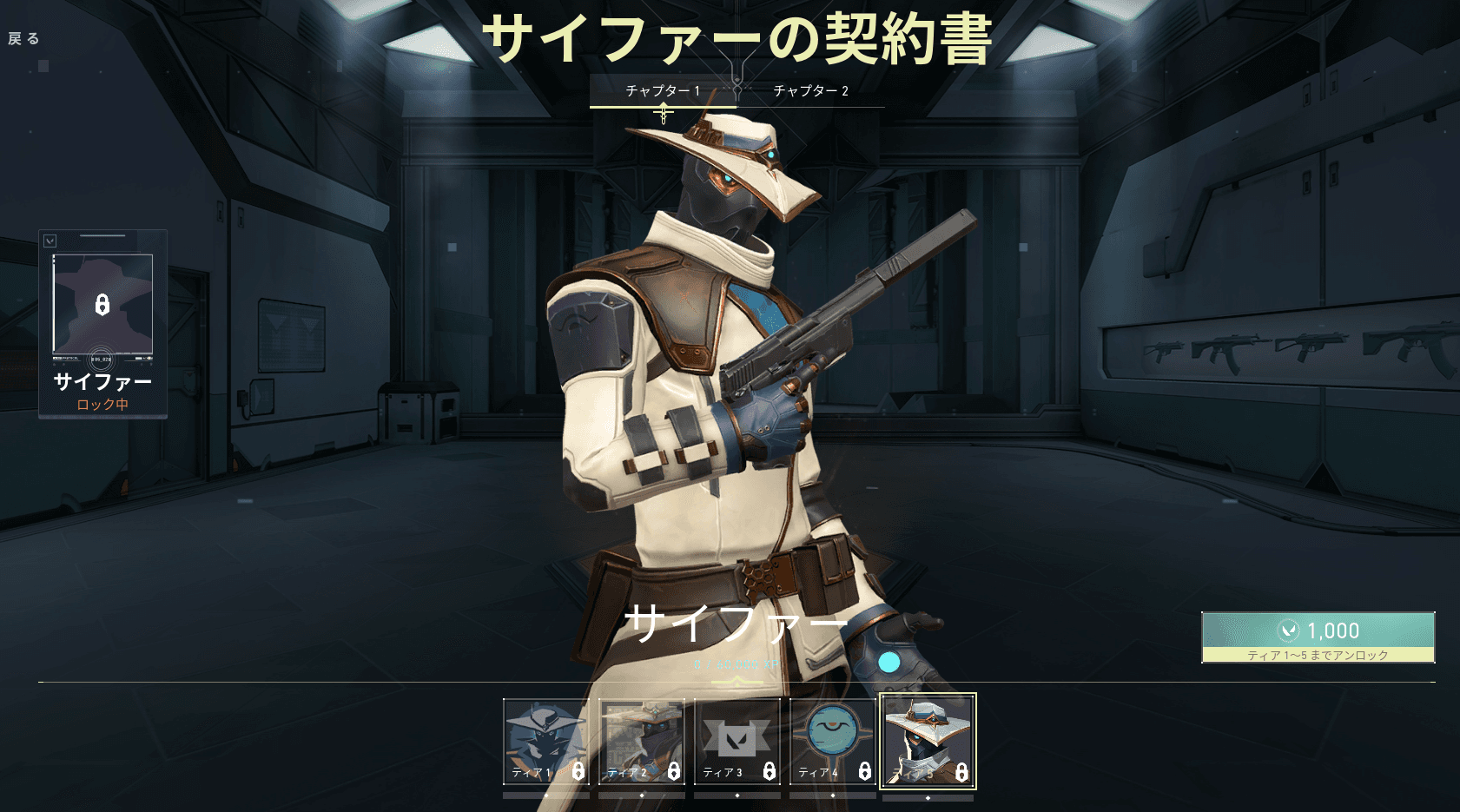Select the チャプター 1 tab
Viewport: 1460px width, 812px height.
tap(664, 89)
